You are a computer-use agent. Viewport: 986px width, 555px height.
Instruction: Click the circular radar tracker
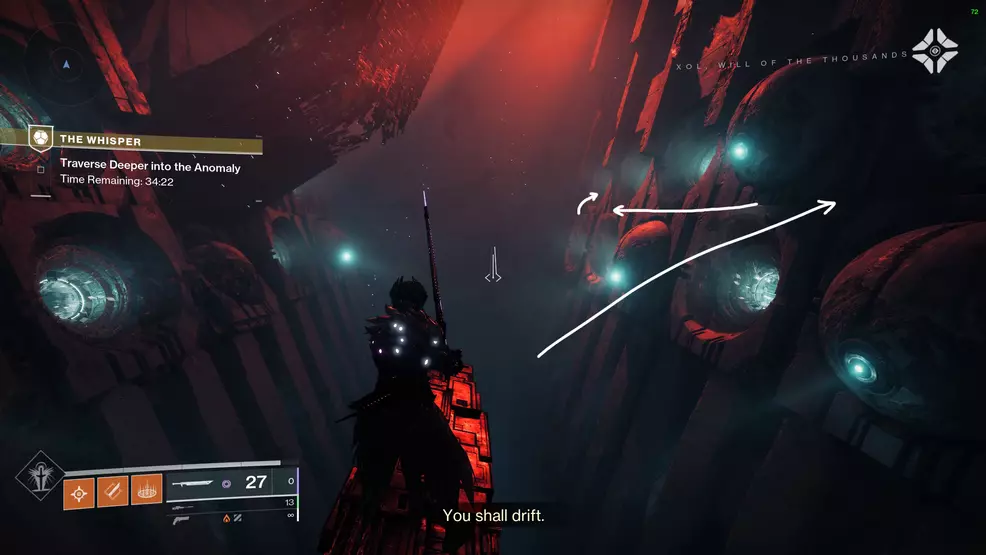click(66, 65)
